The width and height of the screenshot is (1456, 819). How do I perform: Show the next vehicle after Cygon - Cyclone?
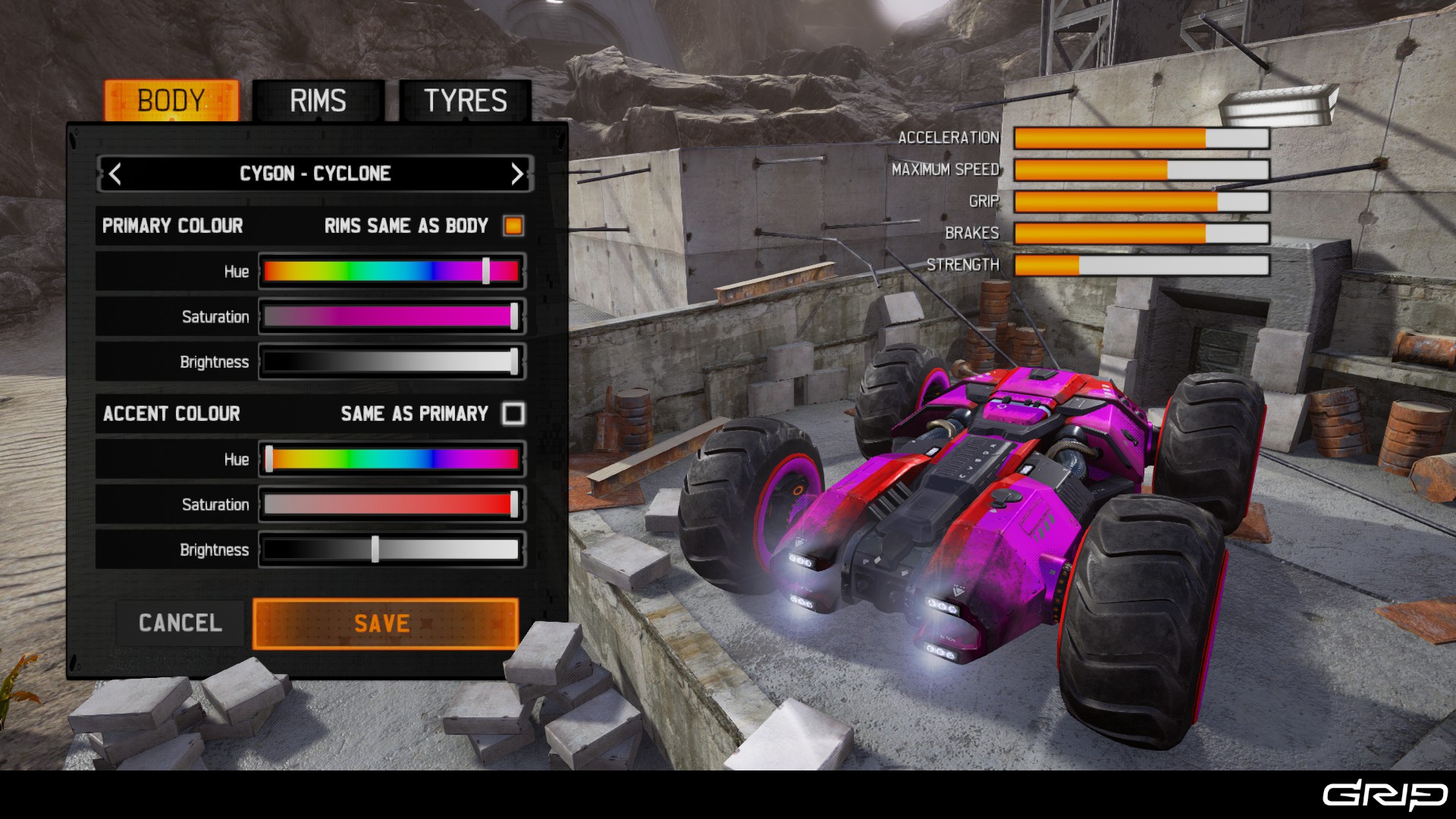click(516, 174)
